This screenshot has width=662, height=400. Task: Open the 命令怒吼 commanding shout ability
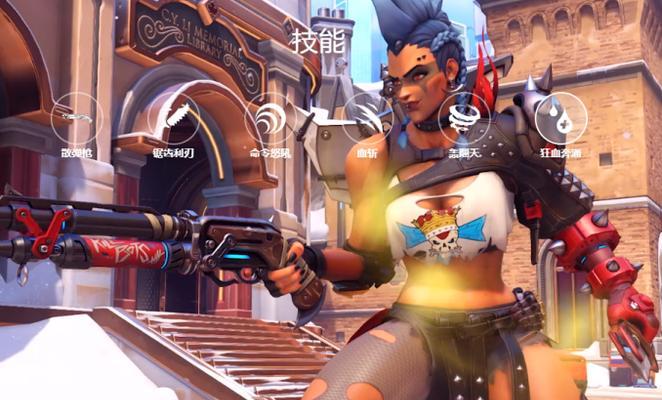pos(270,118)
